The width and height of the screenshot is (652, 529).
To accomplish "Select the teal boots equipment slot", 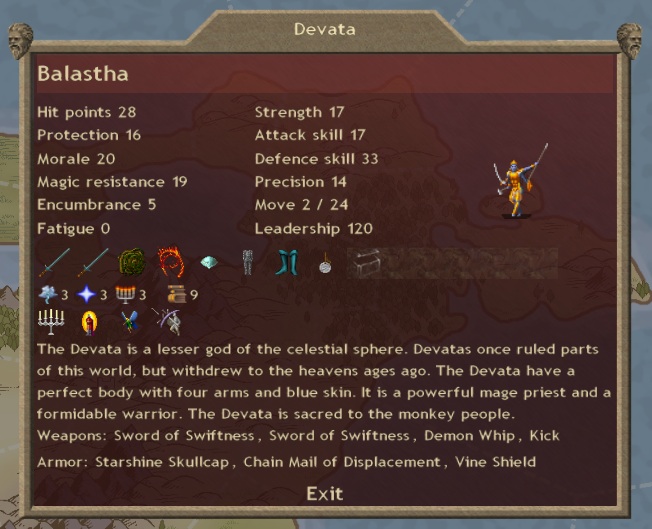I will [286, 263].
